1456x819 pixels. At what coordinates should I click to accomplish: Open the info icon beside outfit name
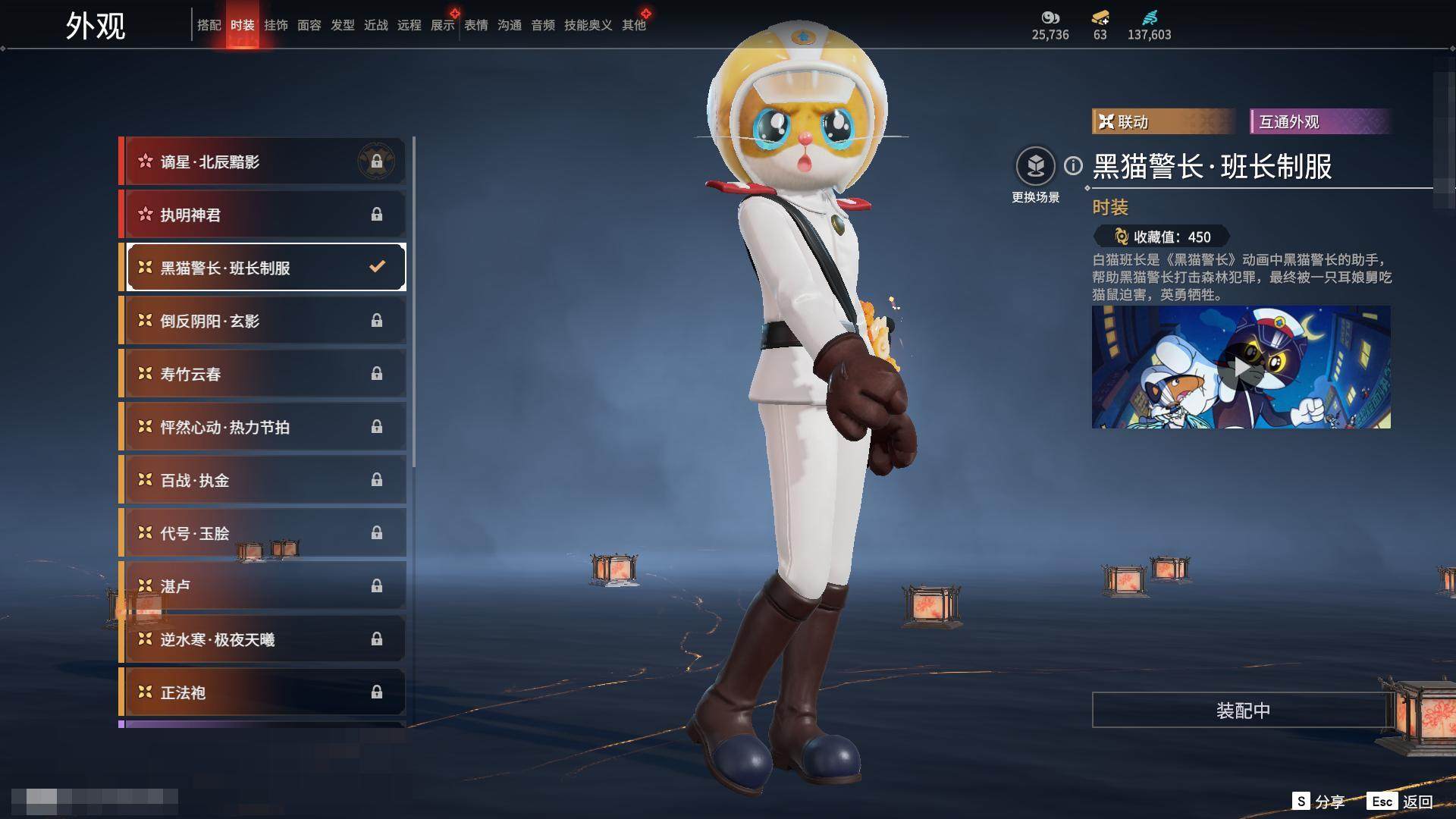[x=1073, y=165]
